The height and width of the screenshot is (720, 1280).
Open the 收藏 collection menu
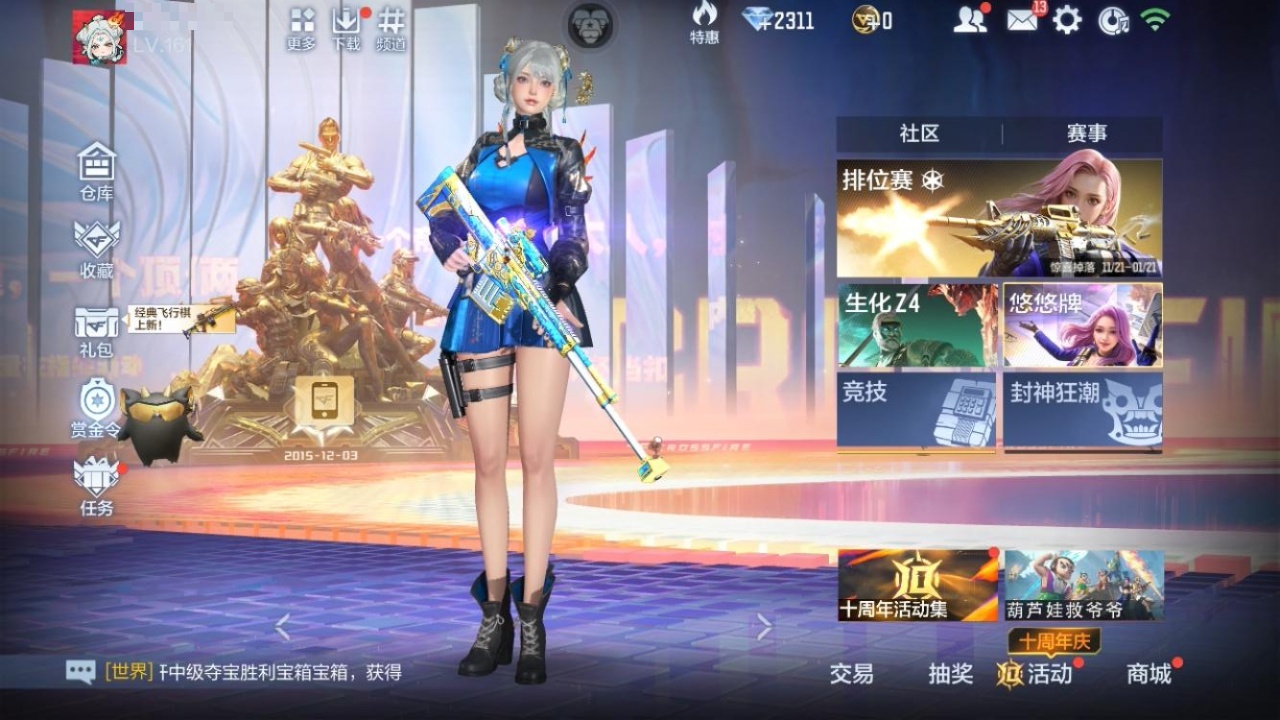(97, 247)
